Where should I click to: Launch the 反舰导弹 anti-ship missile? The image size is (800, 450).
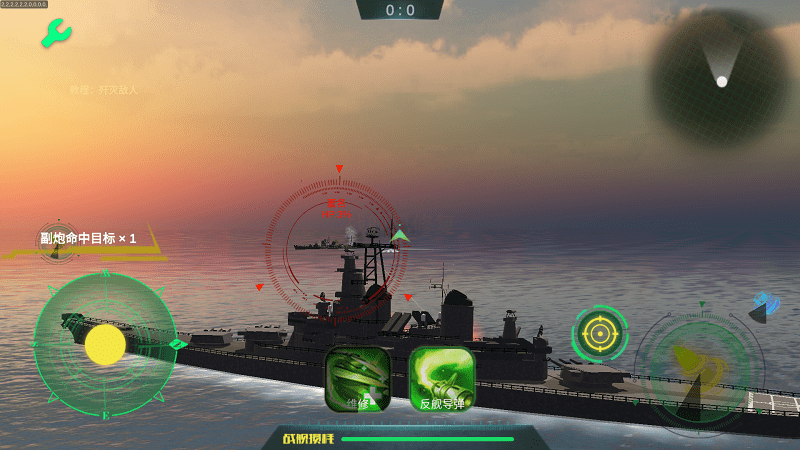(442, 379)
